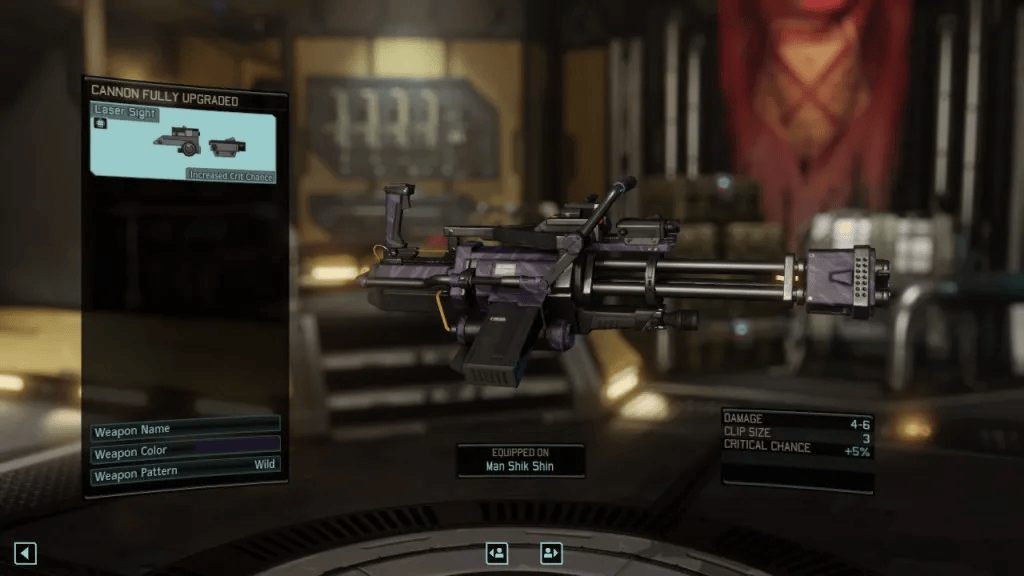This screenshot has height=576, width=1024.
Task: Switch to the next soldier
Action: [x=551, y=553]
